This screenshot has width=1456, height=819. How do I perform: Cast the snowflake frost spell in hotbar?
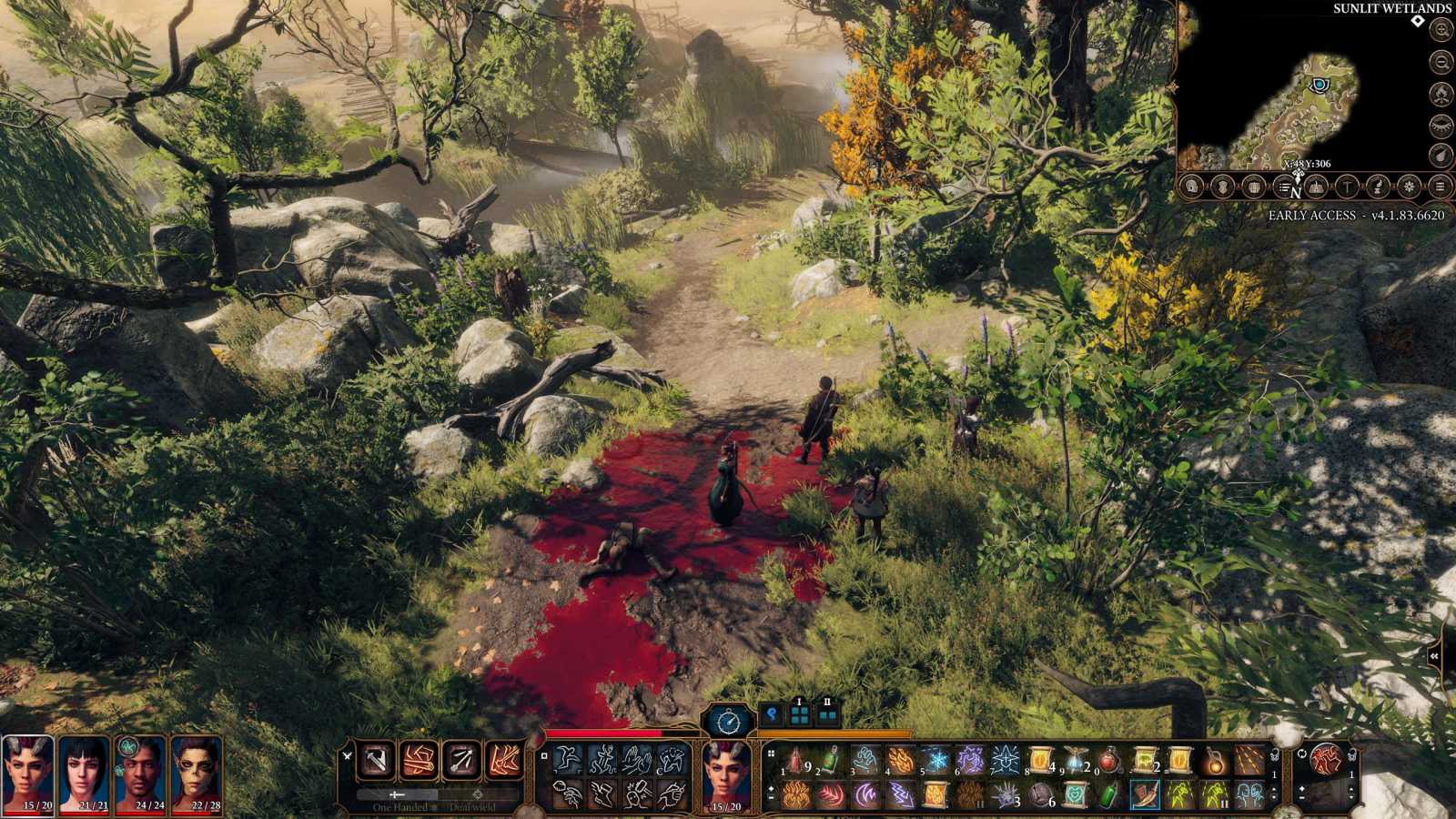tap(936, 760)
